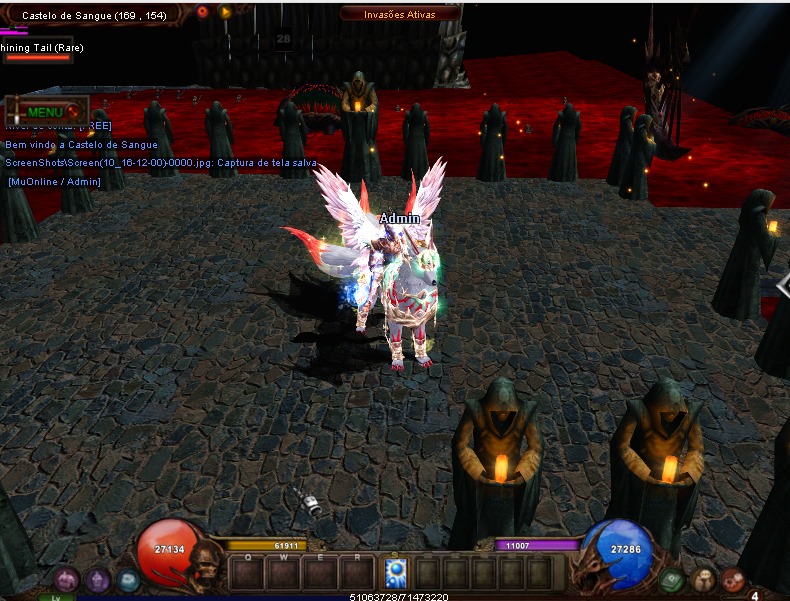The height and width of the screenshot is (601, 790).
Task: Open the Invasões Ativas panel
Action: tap(400, 14)
